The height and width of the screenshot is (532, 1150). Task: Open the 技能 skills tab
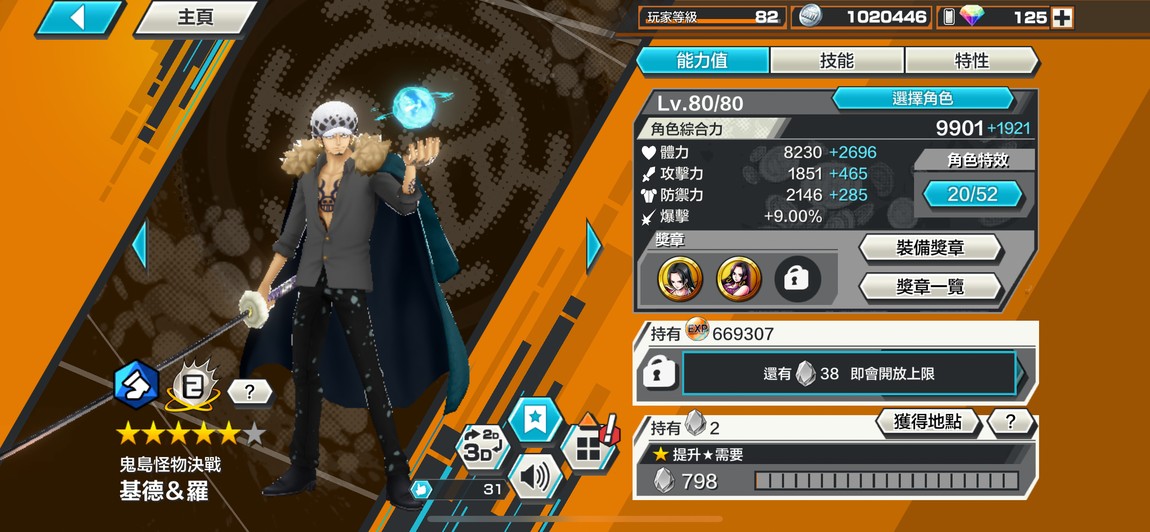tap(836, 60)
